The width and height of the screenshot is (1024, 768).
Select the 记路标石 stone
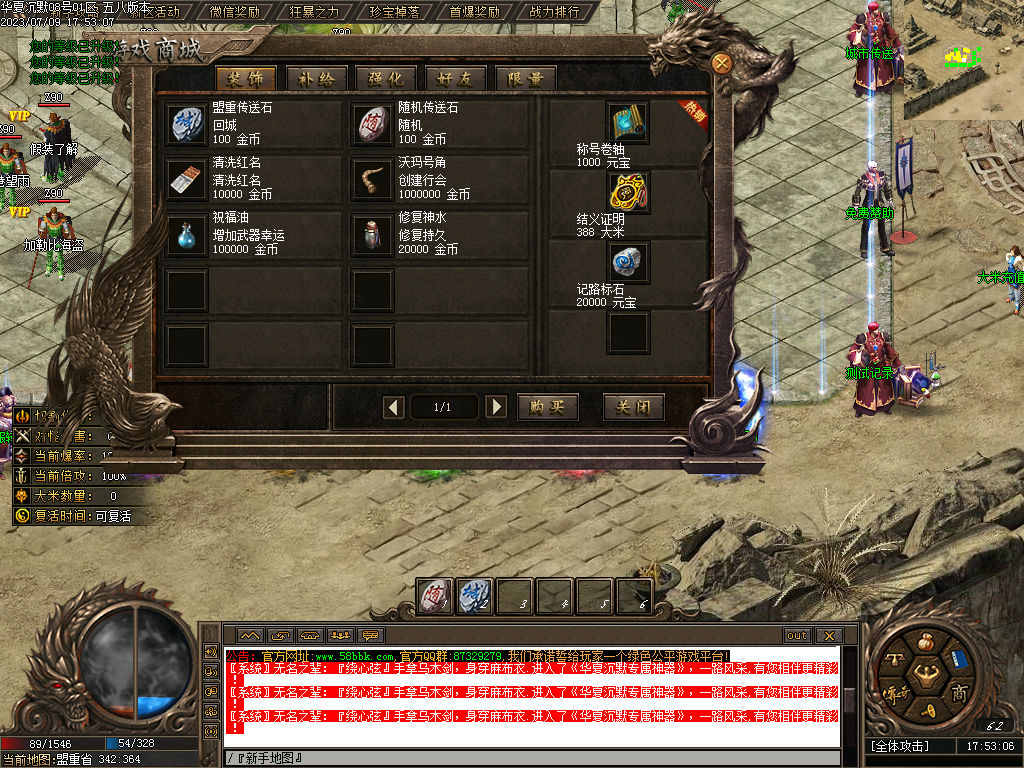click(628, 262)
